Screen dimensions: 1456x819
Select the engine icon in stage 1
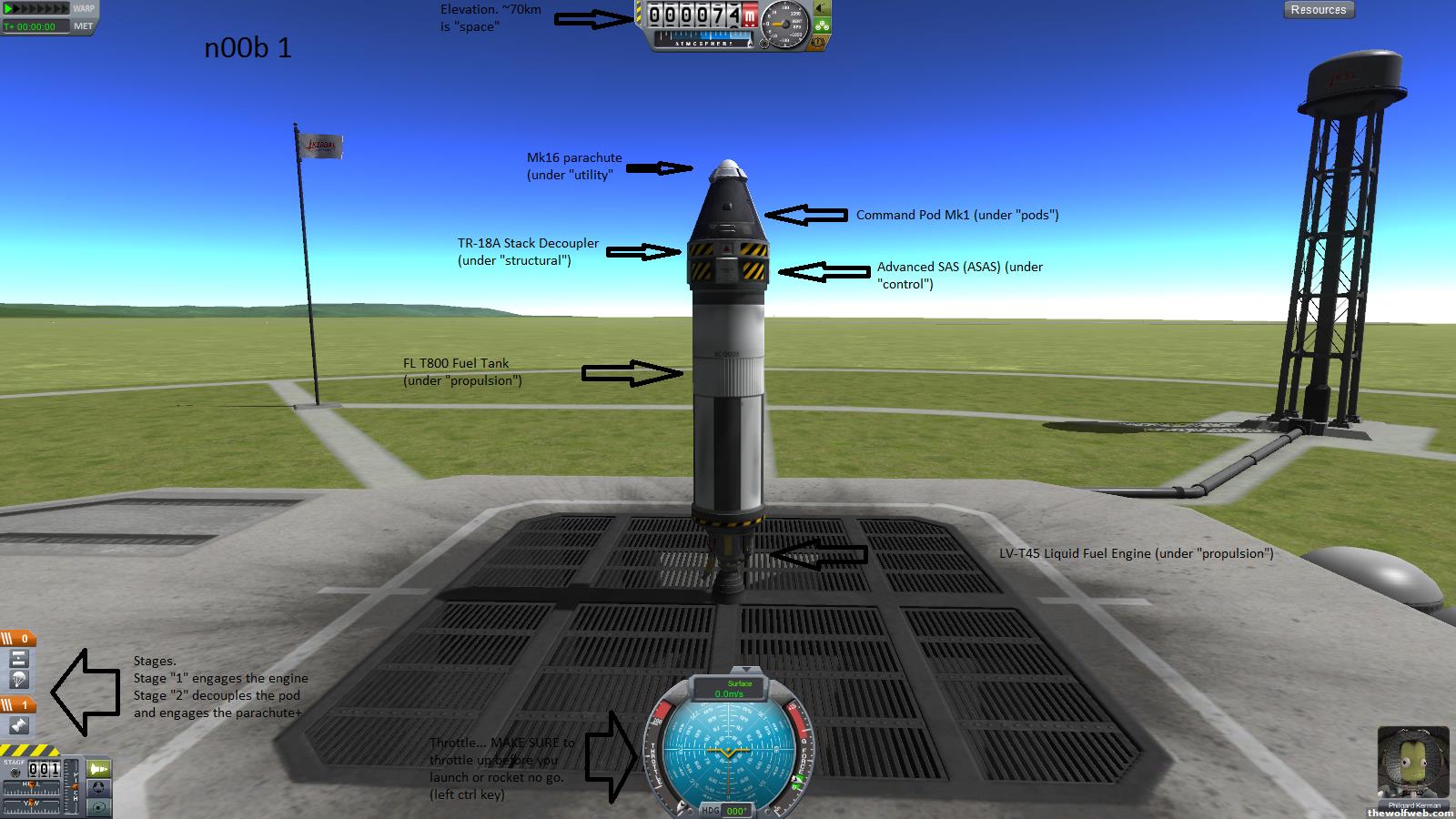19,725
